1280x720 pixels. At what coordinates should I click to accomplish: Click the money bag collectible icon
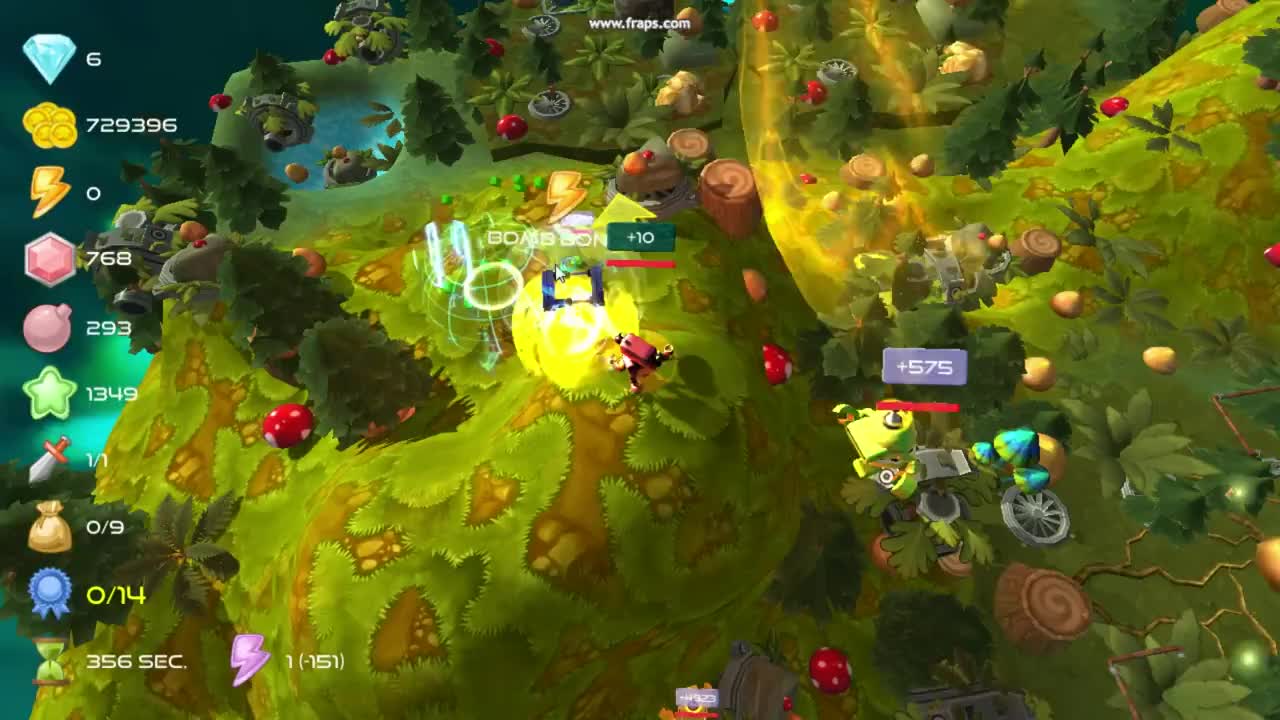[x=48, y=525]
